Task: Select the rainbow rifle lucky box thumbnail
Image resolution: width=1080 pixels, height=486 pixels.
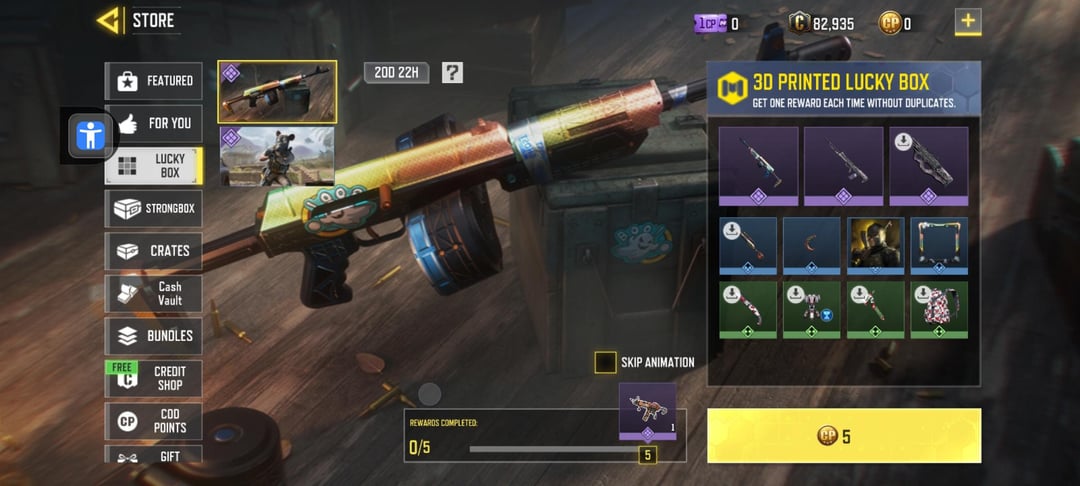Action: click(277, 91)
